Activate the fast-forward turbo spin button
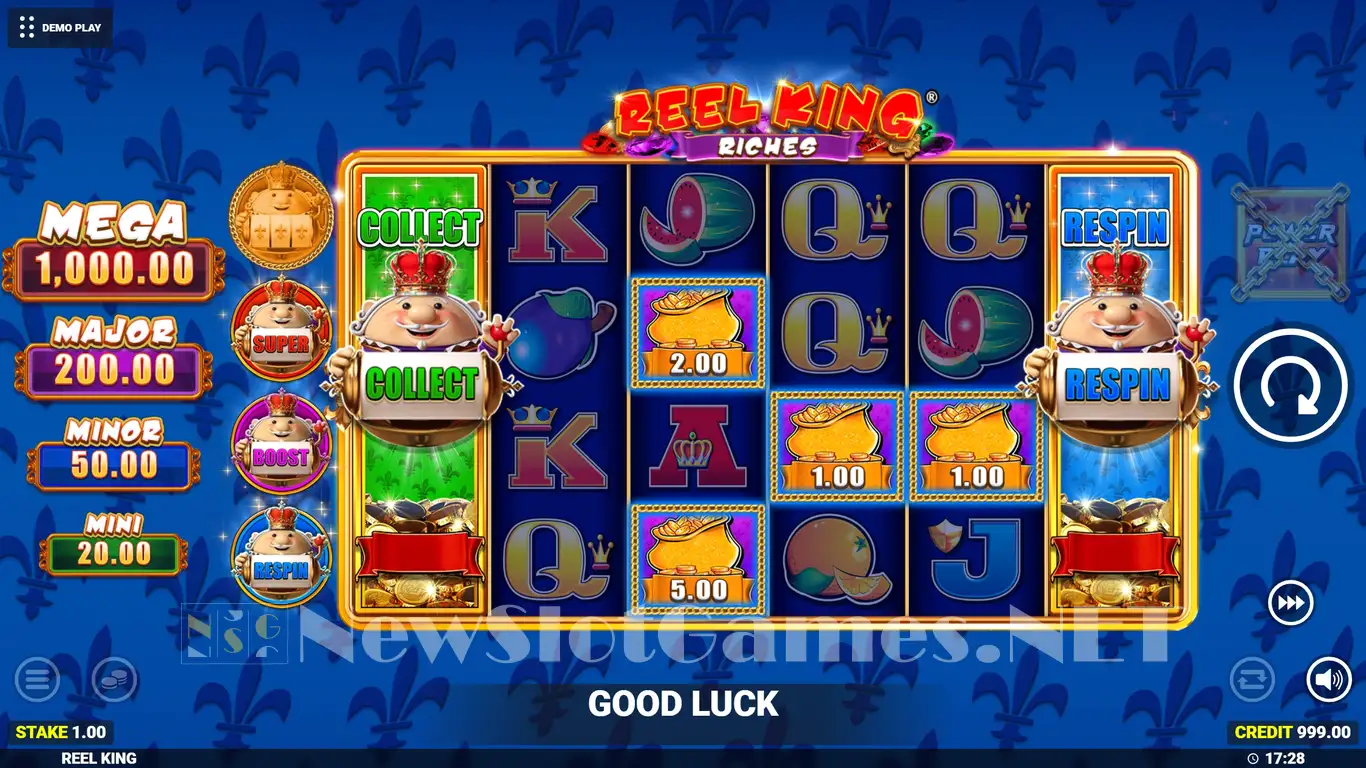1366x768 pixels. click(x=1290, y=603)
